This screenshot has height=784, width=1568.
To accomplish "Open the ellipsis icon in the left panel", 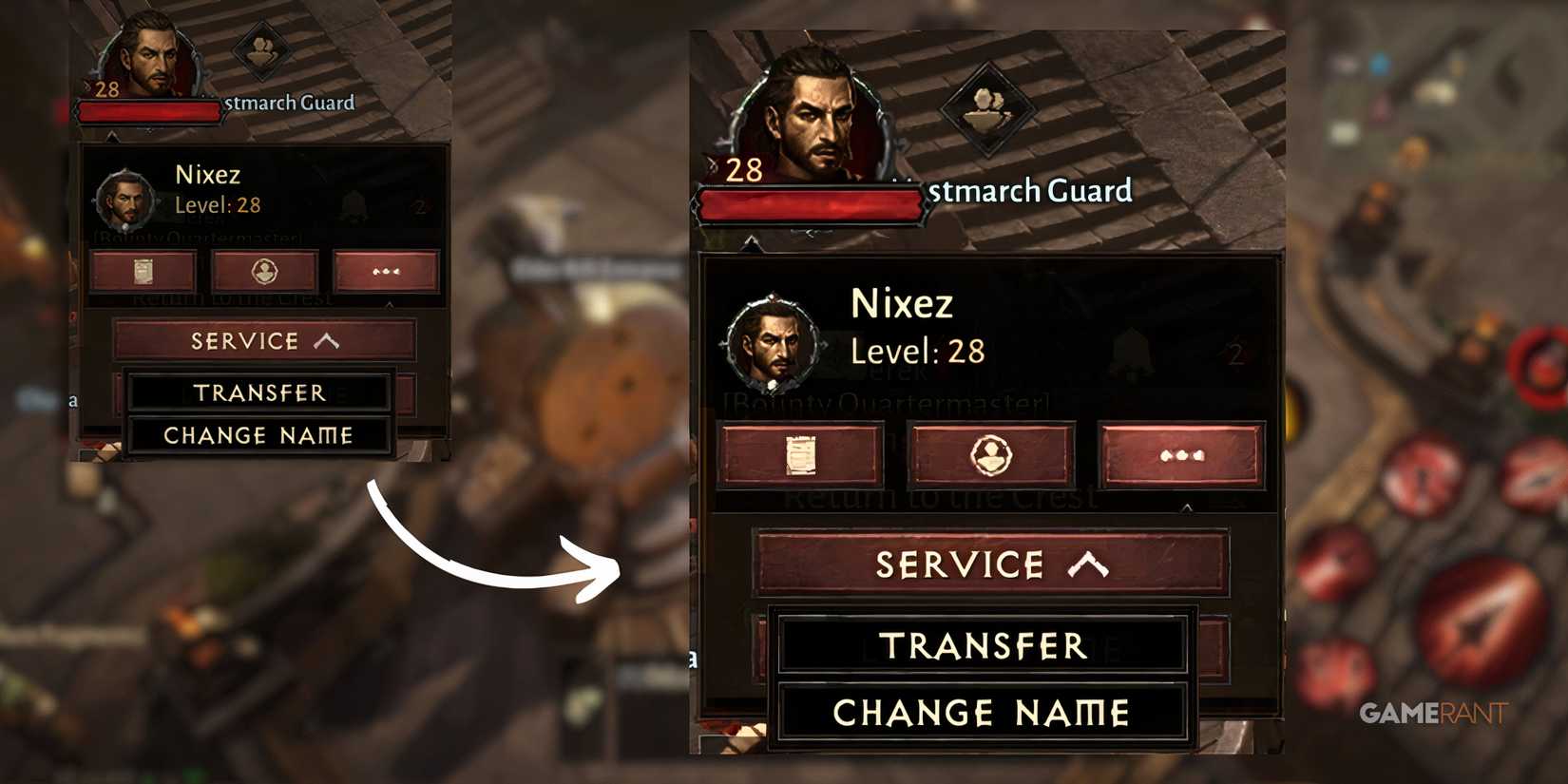I will coord(388,271).
